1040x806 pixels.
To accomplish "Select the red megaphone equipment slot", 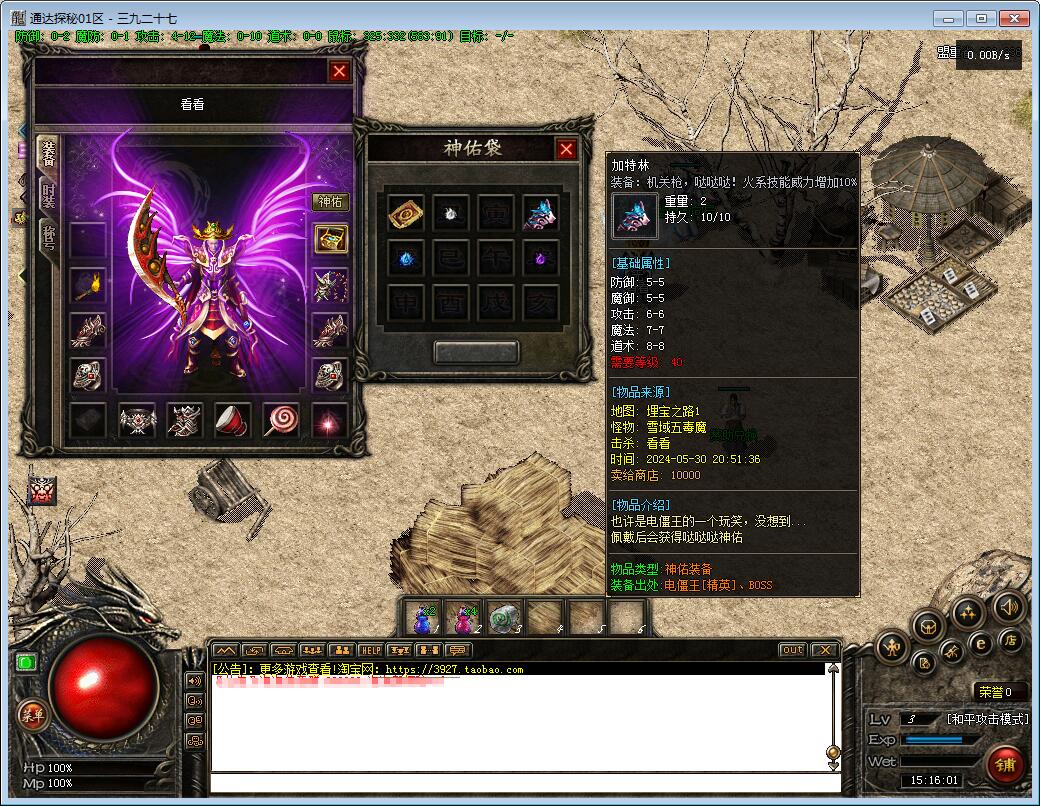I will click(x=233, y=420).
